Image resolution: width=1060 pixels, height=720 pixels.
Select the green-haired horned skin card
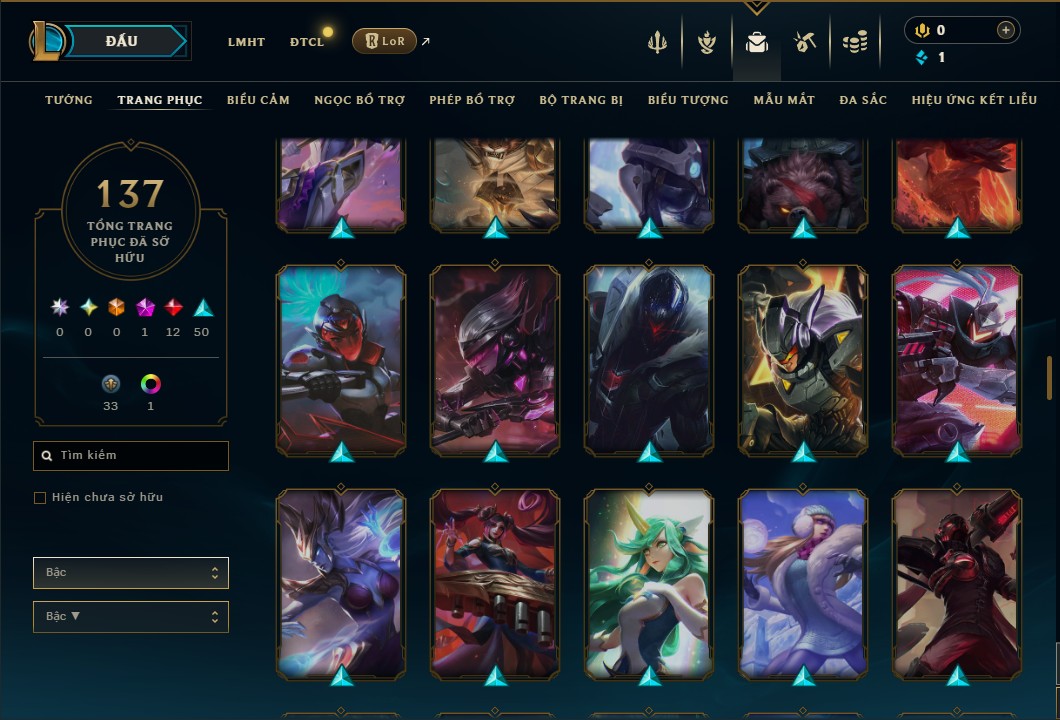(x=650, y=585)
